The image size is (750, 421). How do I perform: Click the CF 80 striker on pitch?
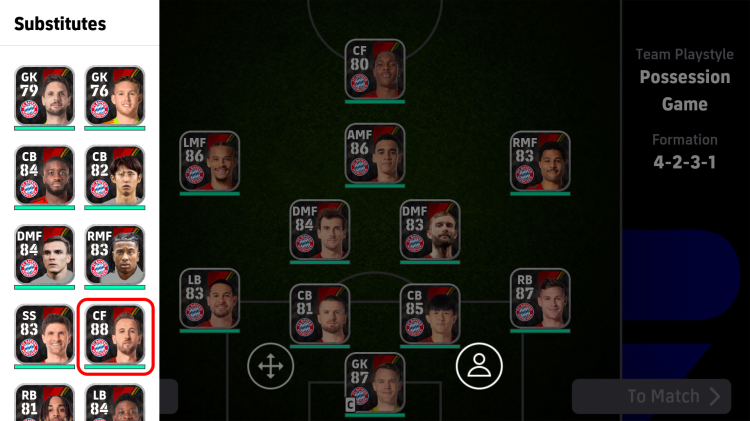click(x=375, y=70)
